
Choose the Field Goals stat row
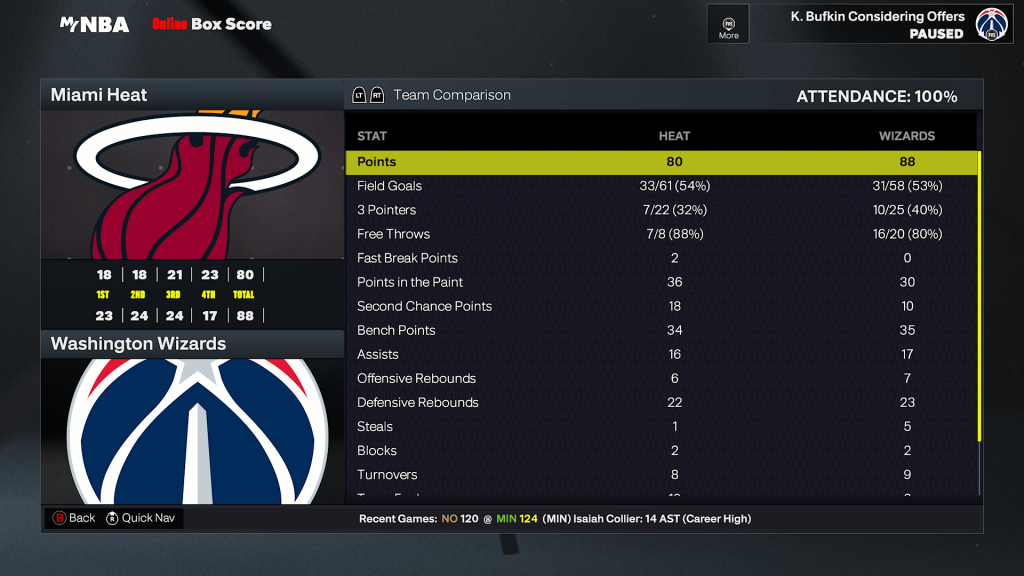[661, 186]
